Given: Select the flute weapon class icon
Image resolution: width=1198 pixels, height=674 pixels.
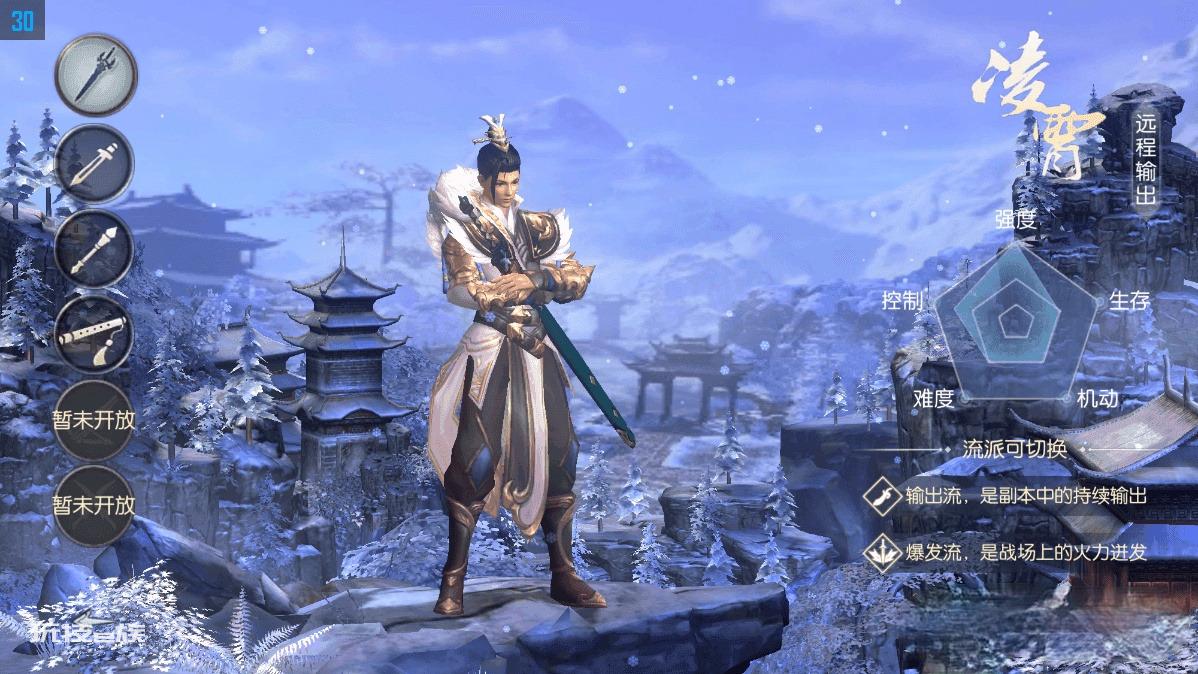Looking at the screenshot, I should (x=95, y=334).
